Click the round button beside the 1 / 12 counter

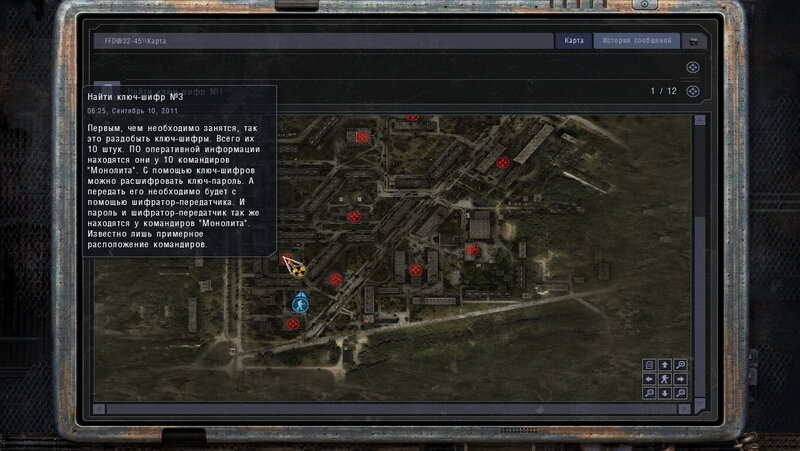click(x=693, y=91)
